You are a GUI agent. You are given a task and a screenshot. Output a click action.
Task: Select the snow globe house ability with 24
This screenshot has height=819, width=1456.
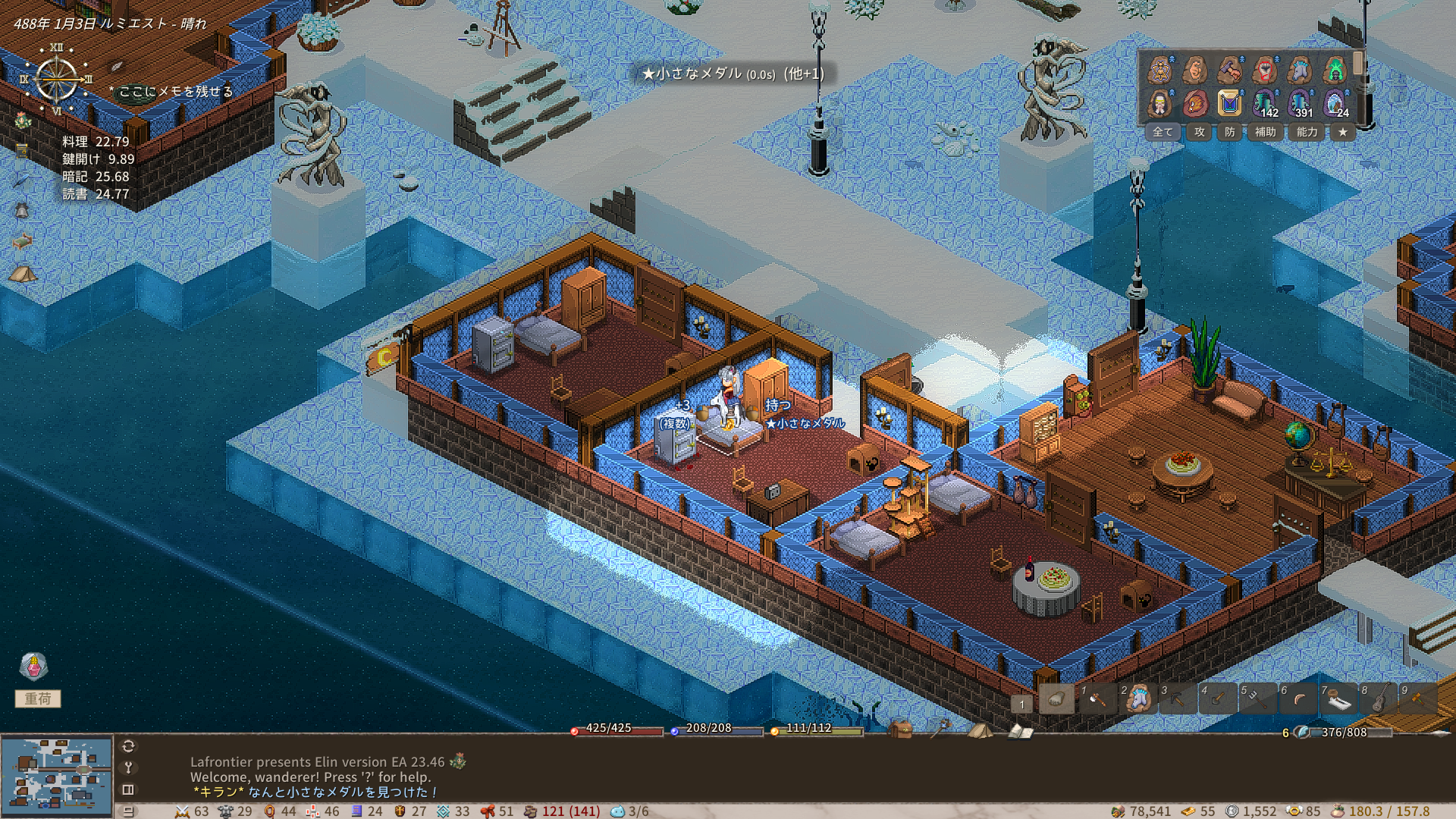[x=1335, y=103]
